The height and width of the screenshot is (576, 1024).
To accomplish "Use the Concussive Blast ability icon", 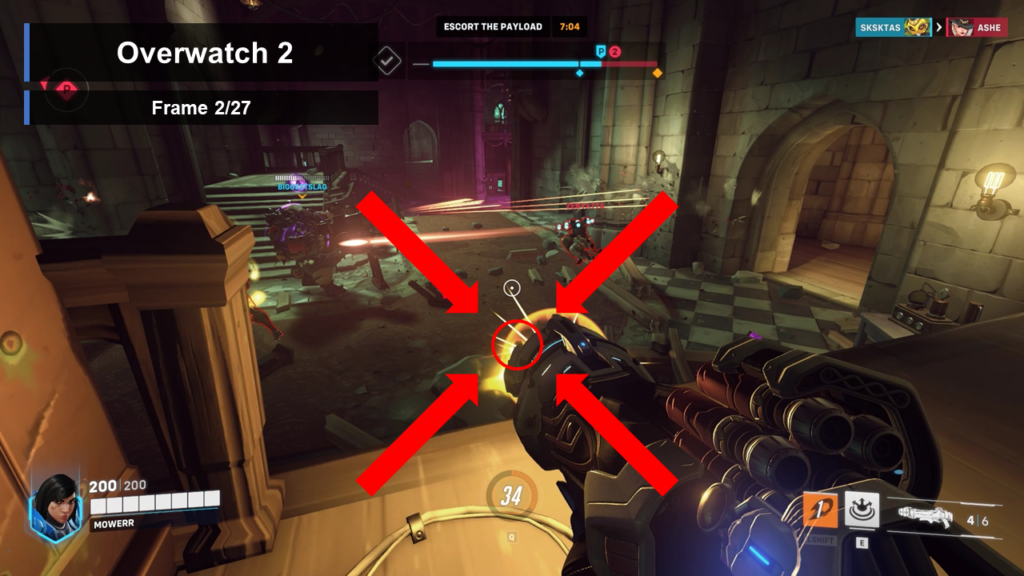I will click(x=861, y=508).
